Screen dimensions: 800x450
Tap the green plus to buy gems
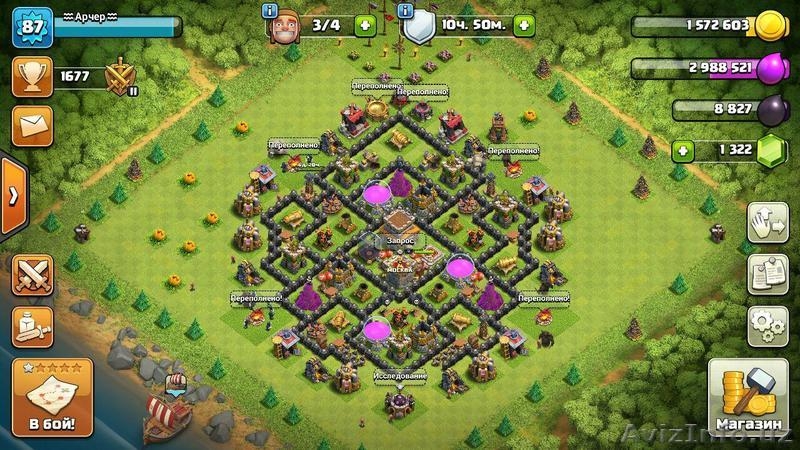click(x=684, y=151)
